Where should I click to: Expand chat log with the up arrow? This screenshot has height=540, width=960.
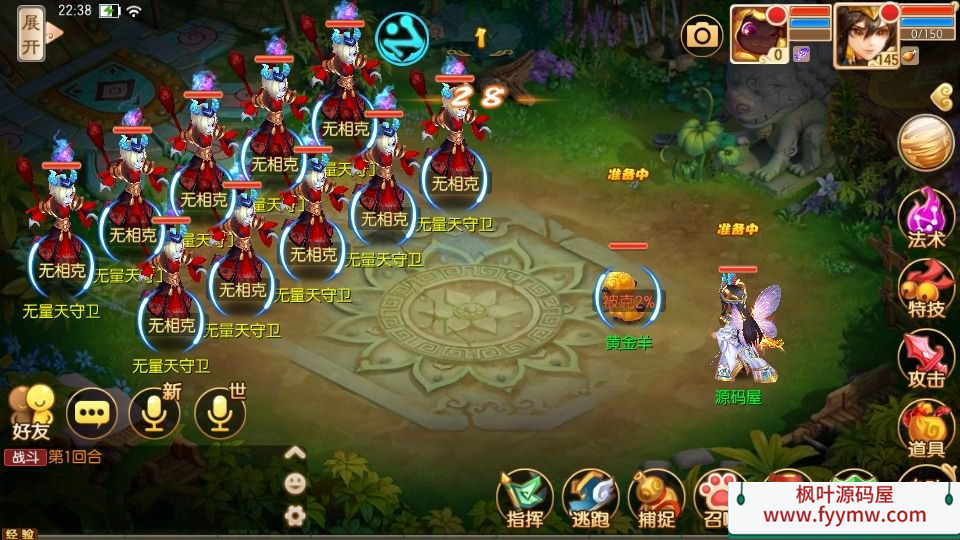pyautogui.click(x=295, y=453)
